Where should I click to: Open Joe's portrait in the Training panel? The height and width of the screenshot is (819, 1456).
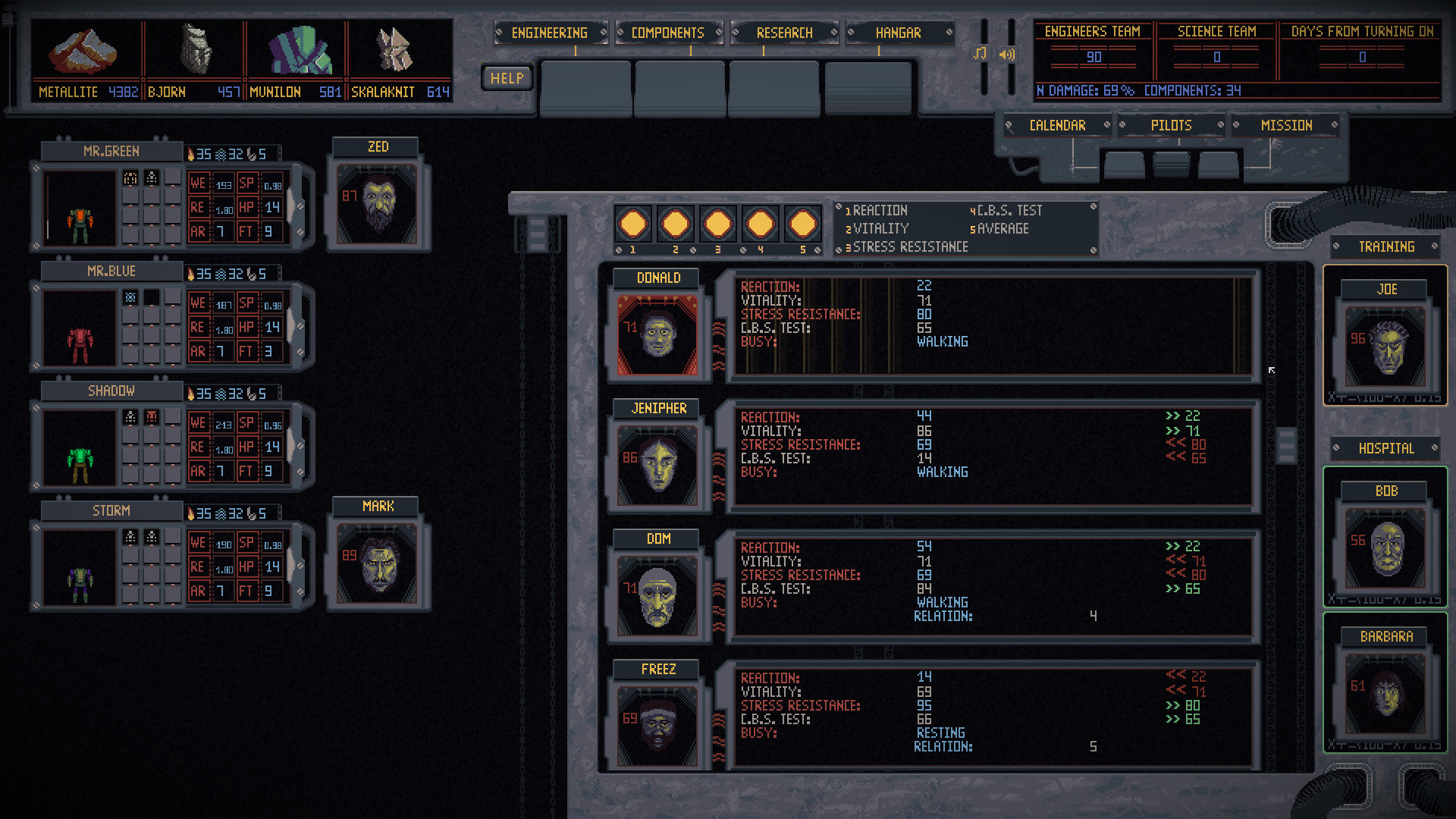(x=1385, y=345)
